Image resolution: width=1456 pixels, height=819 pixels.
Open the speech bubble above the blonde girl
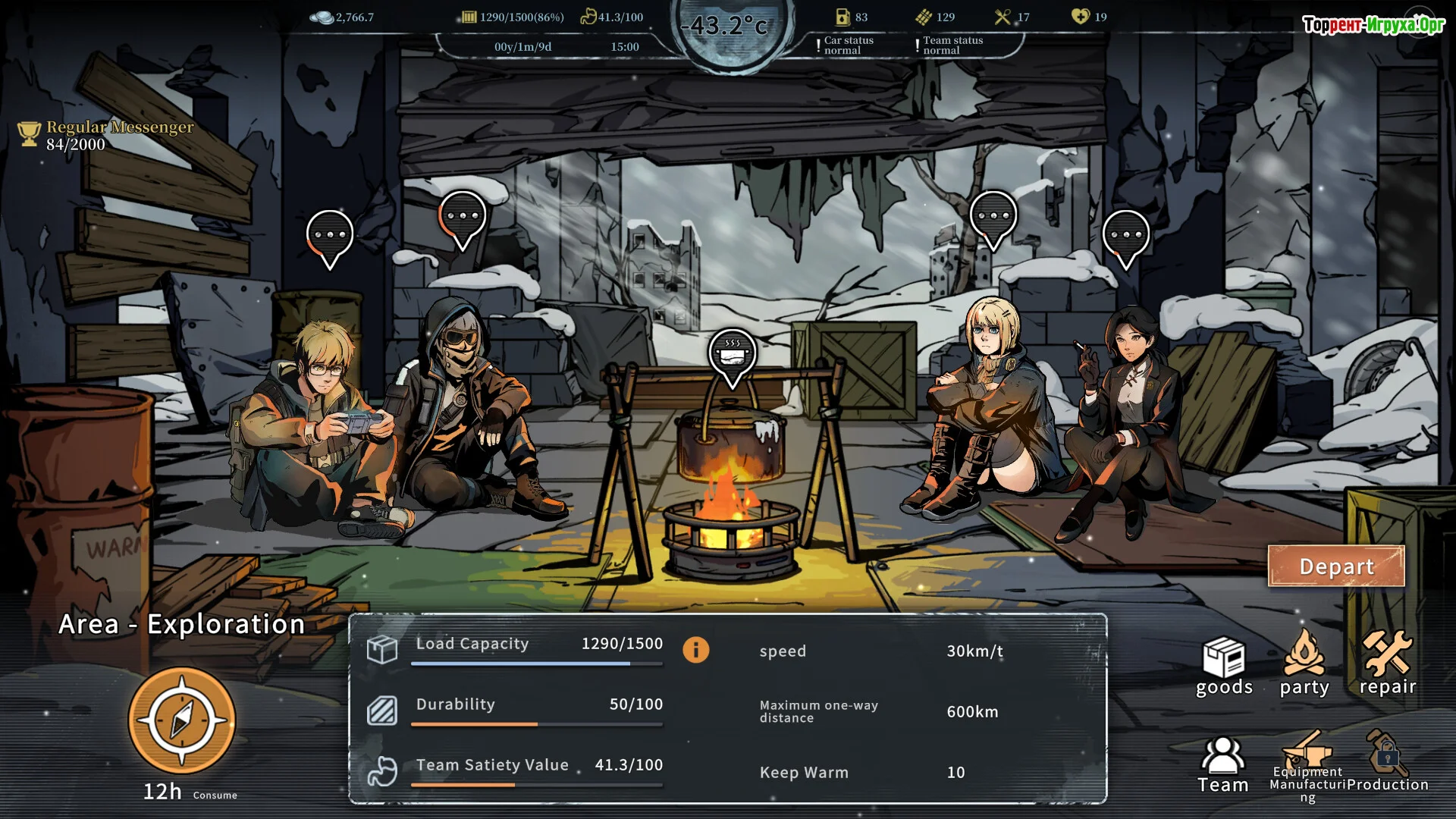tap(993, 218)
